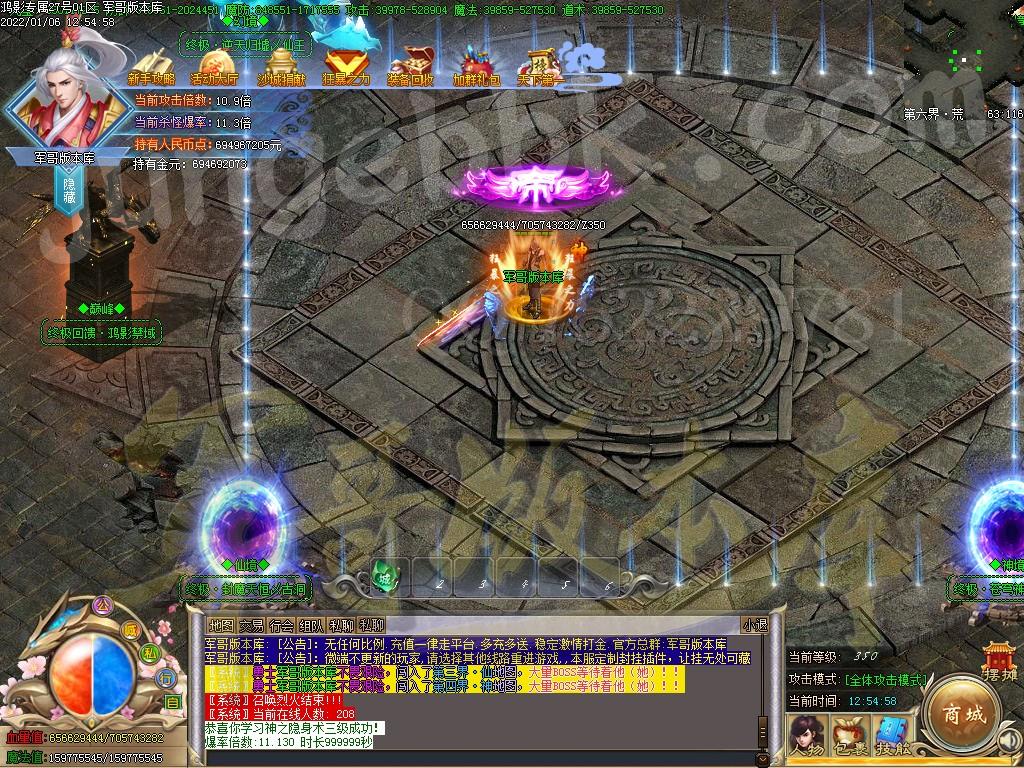The width and height of the screenshot is (1024, 768).
Task: Switch to the 交易 trade tab
Action: 251,625
